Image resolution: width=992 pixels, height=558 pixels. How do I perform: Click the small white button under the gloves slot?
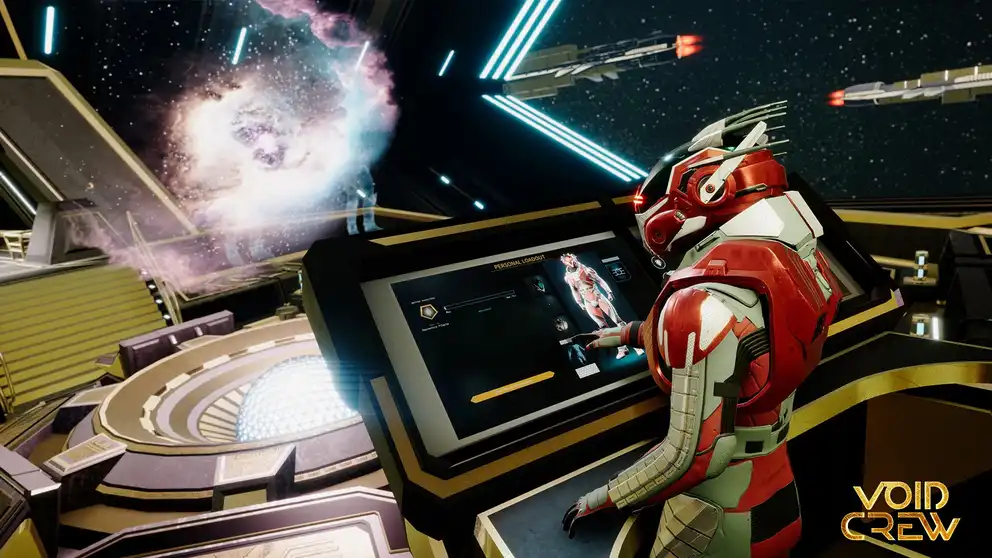[x=588, y=370]
